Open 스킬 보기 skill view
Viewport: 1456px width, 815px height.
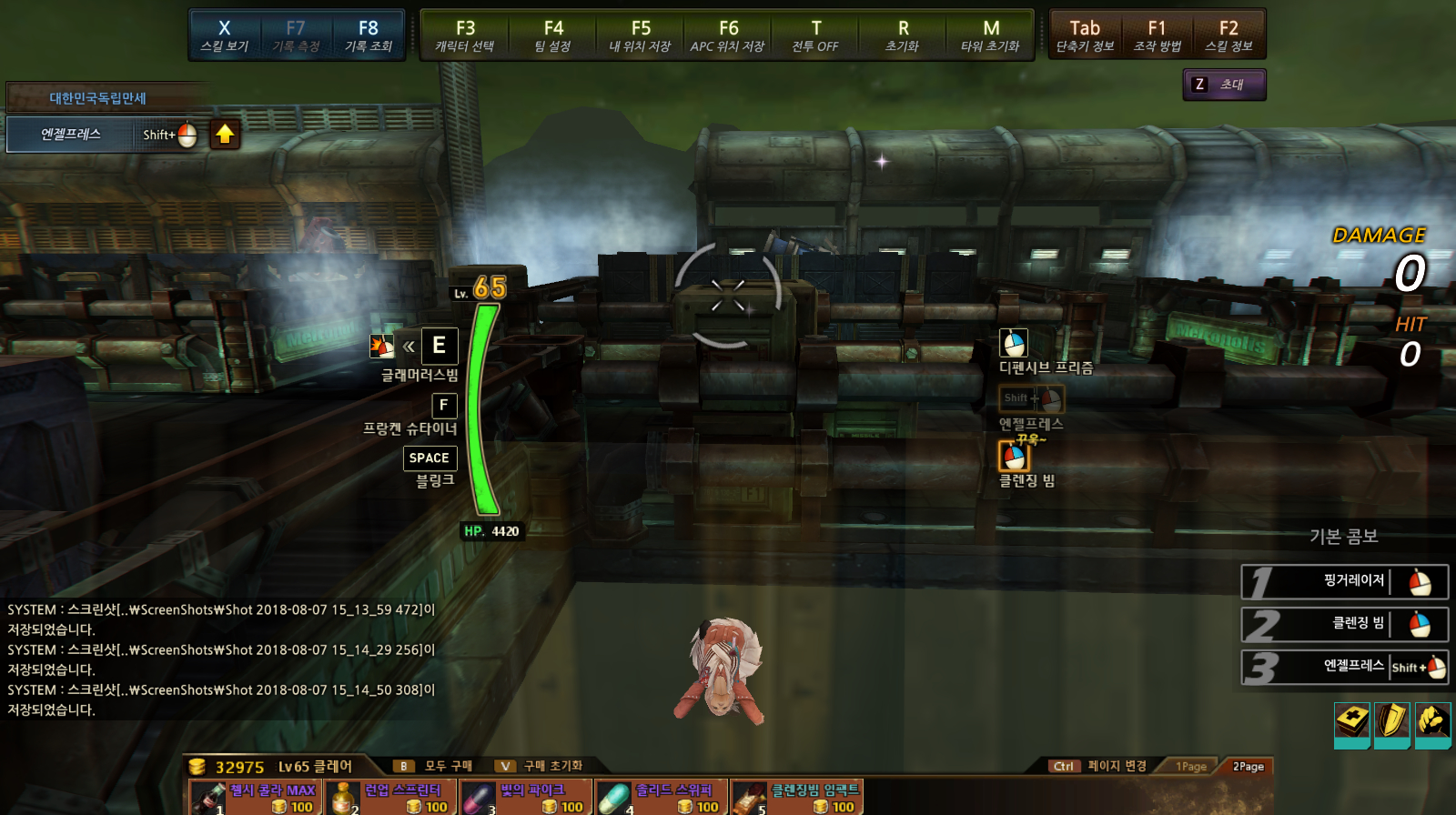click(225, 35)
